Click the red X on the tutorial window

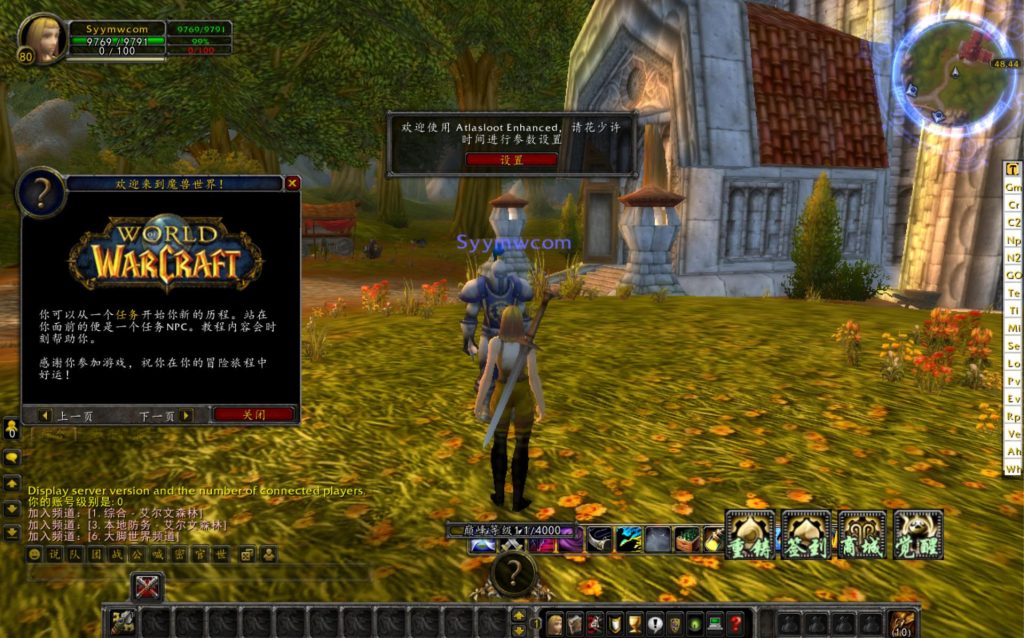pyautogui.click(x=292, y=183)
